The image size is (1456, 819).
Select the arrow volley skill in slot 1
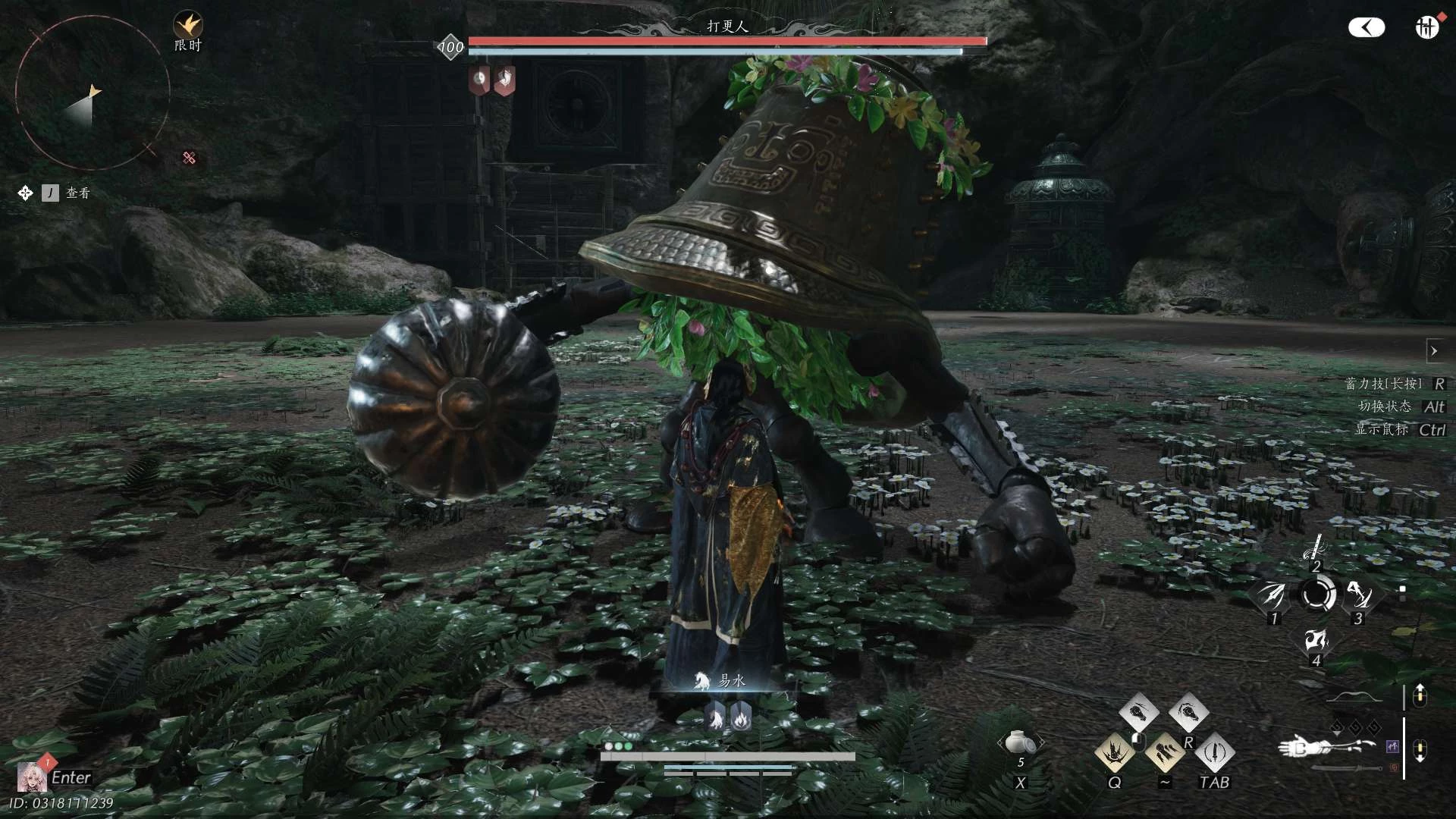click(x=1272, y=595)
